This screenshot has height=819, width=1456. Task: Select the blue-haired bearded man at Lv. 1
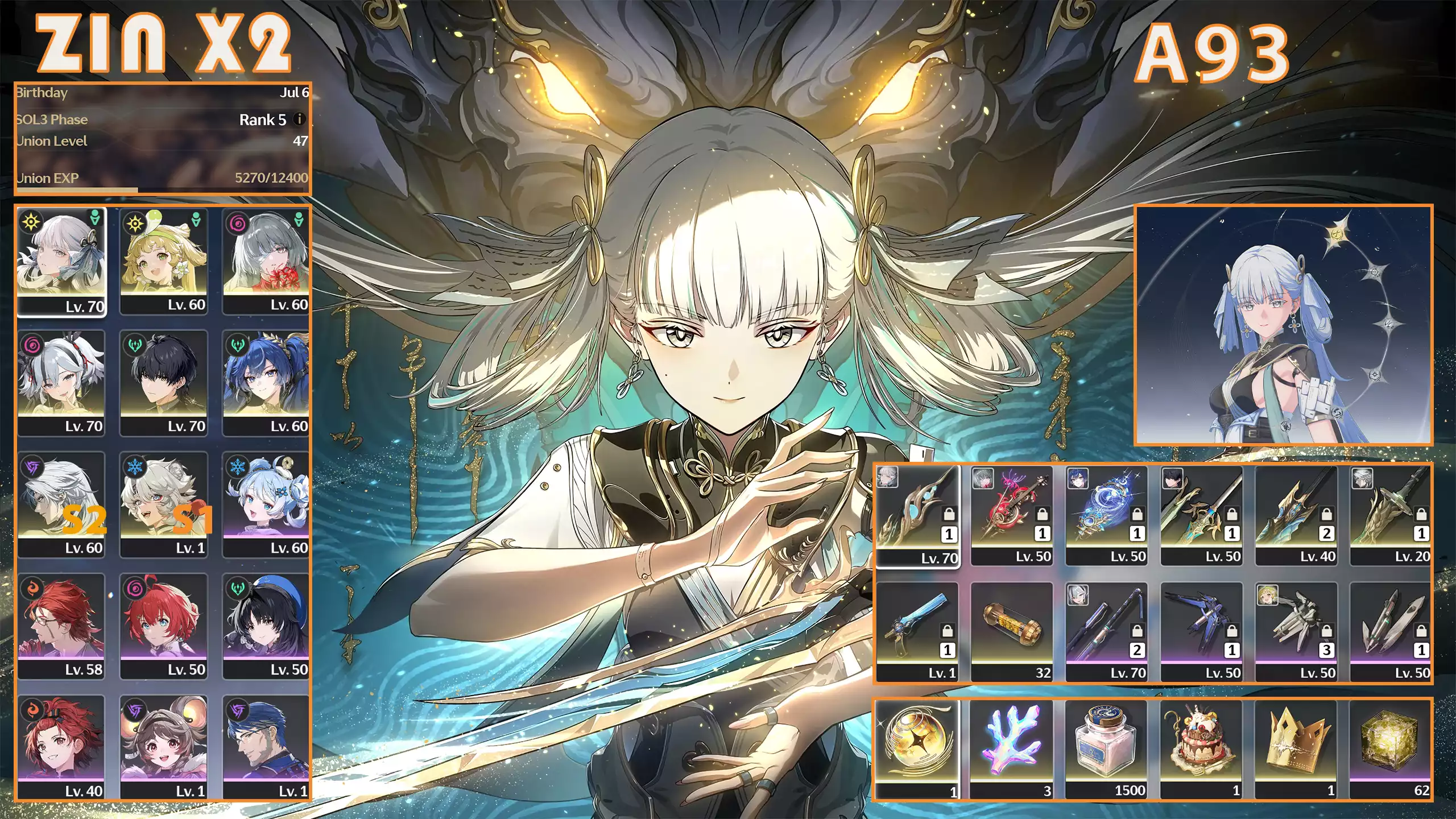tap(266, 747)
